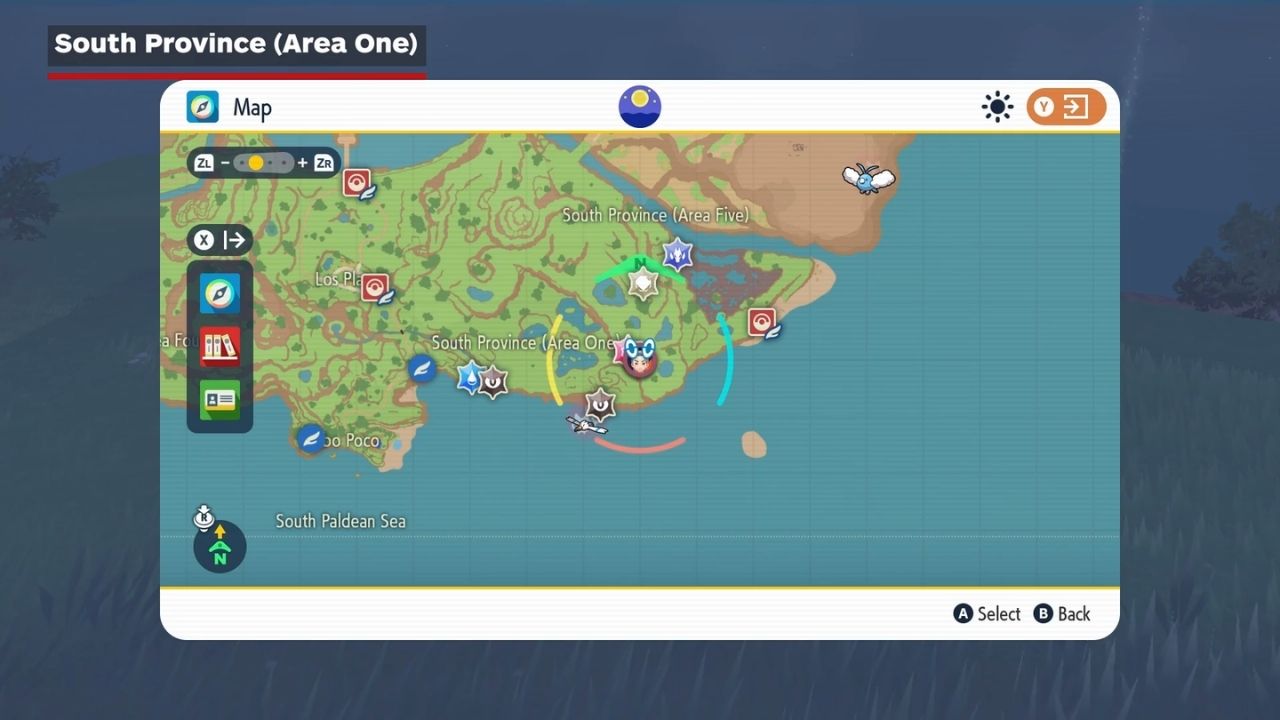
Task: Select the player character map marker
Action: click(x=639, y=356)
